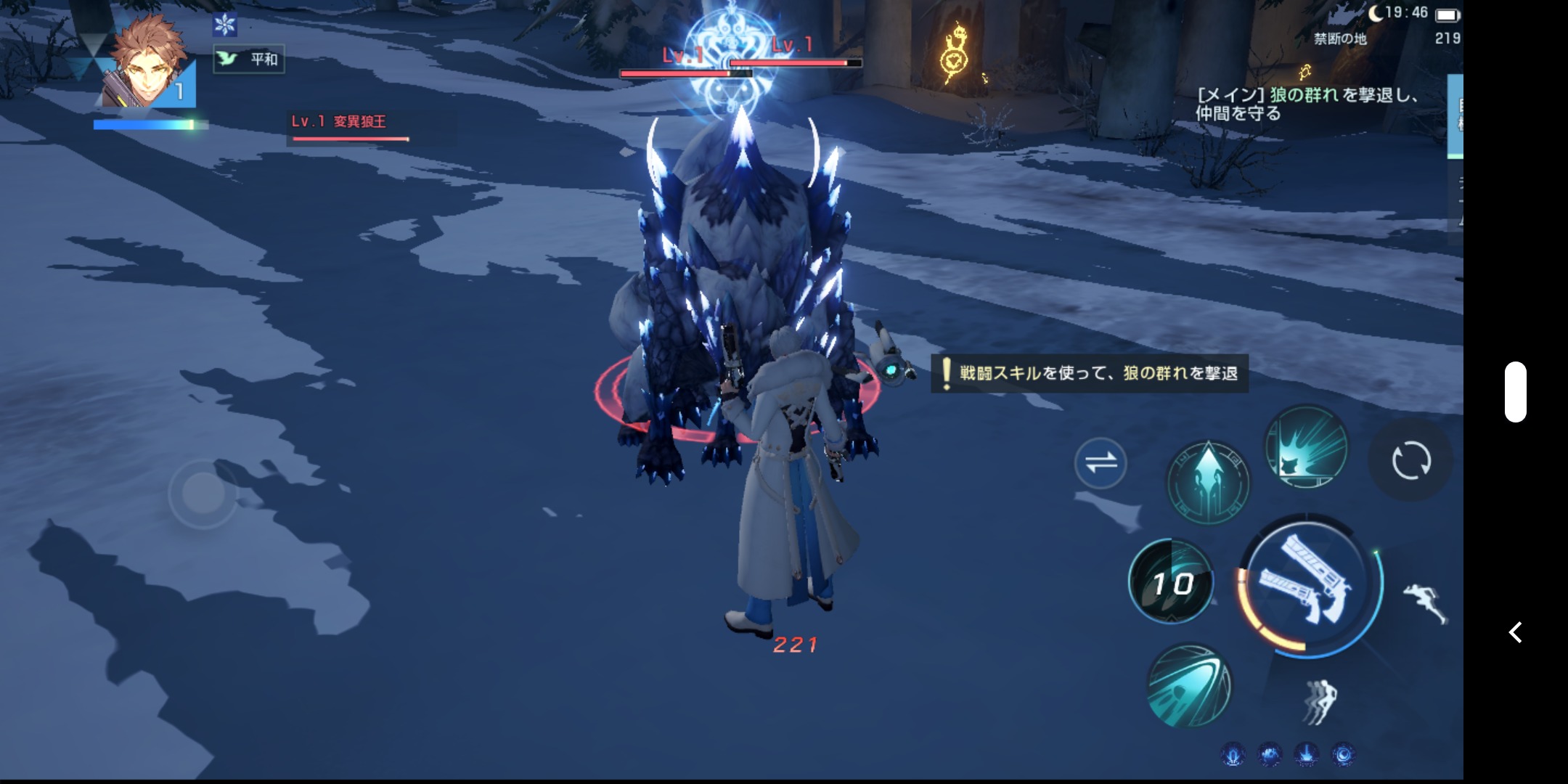Tap the snowflake buff icon

pyautogui.click(x=225, y=25)
